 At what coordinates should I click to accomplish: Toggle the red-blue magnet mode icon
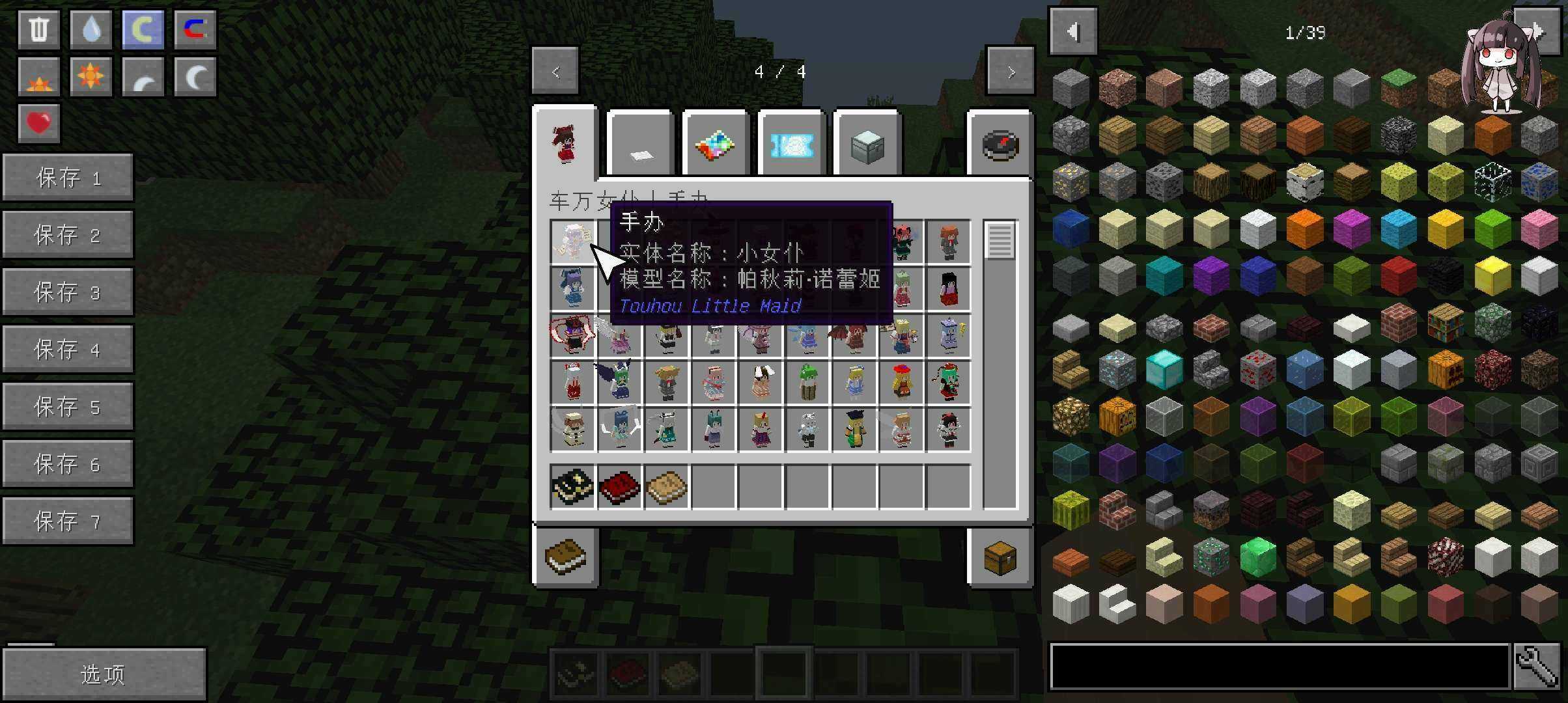point(195,29)
